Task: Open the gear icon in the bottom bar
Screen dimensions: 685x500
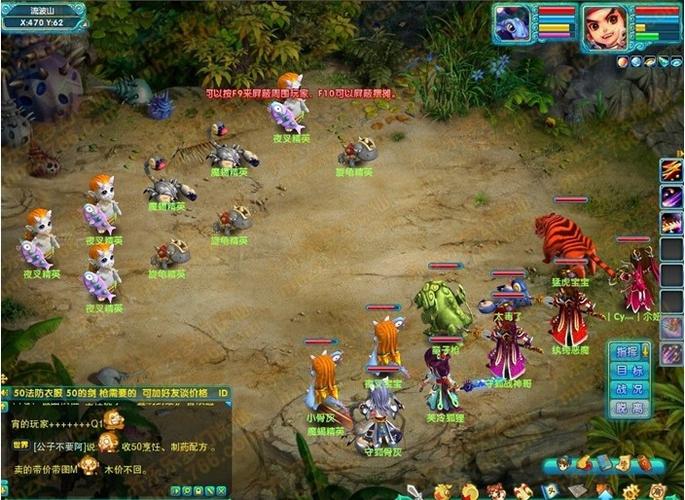Action: pyautogui.click(x=630, y=491)
